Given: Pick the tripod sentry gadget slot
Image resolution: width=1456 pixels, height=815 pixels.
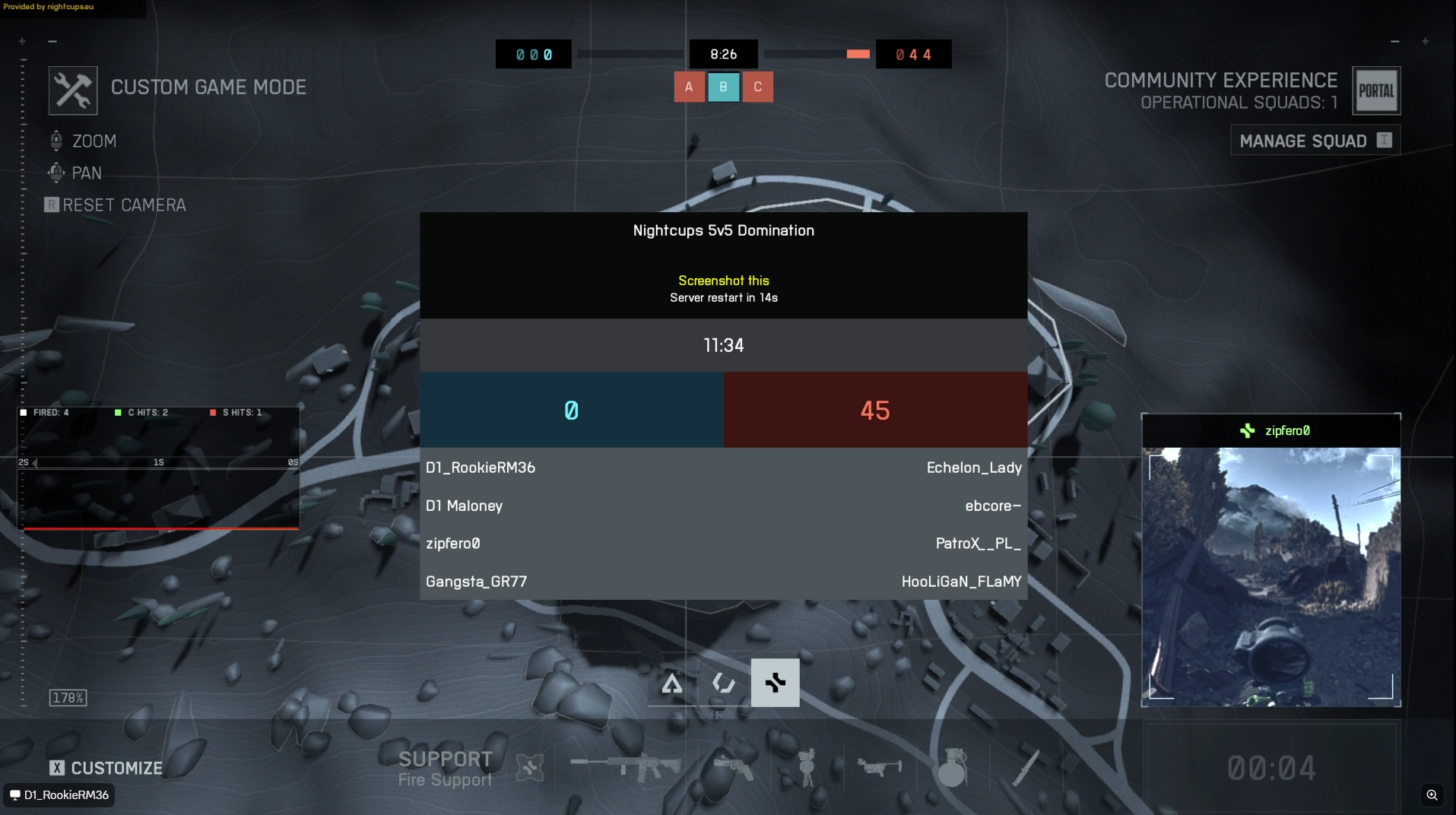Looking at the screenshot, I should [807, 768].
